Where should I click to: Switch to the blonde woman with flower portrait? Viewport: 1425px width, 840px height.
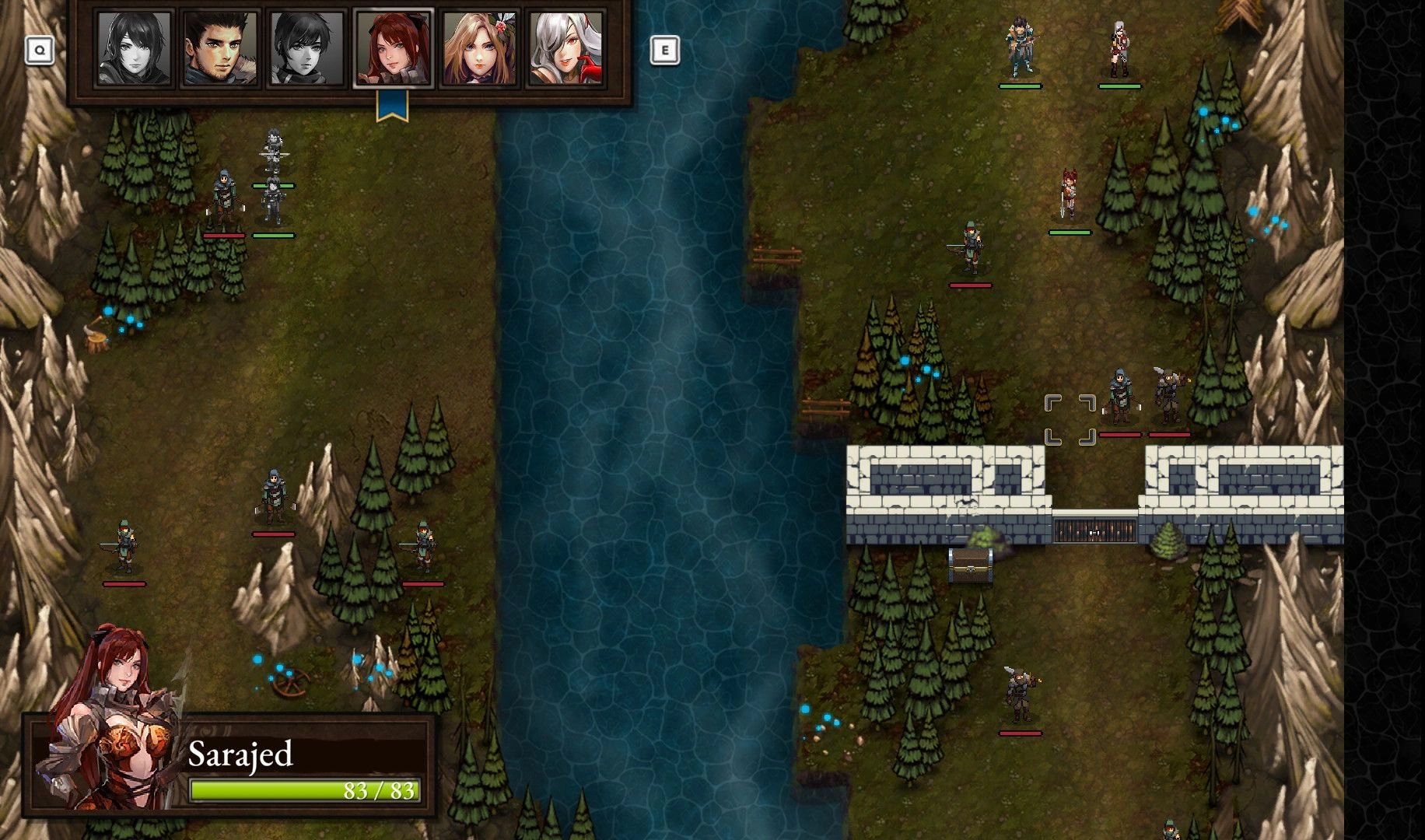[479, 48]
